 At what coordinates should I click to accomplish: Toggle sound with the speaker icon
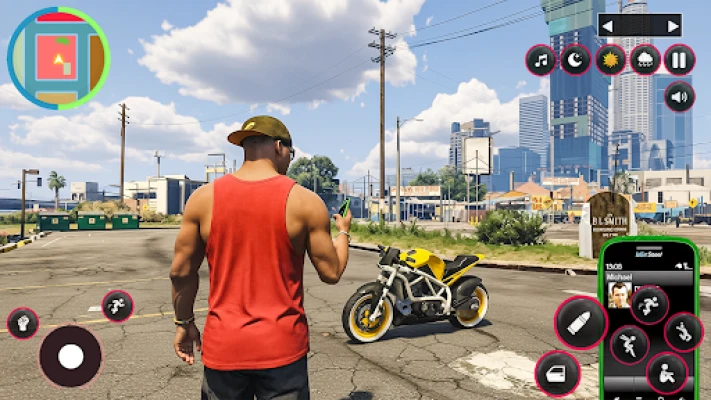[680, 96]
